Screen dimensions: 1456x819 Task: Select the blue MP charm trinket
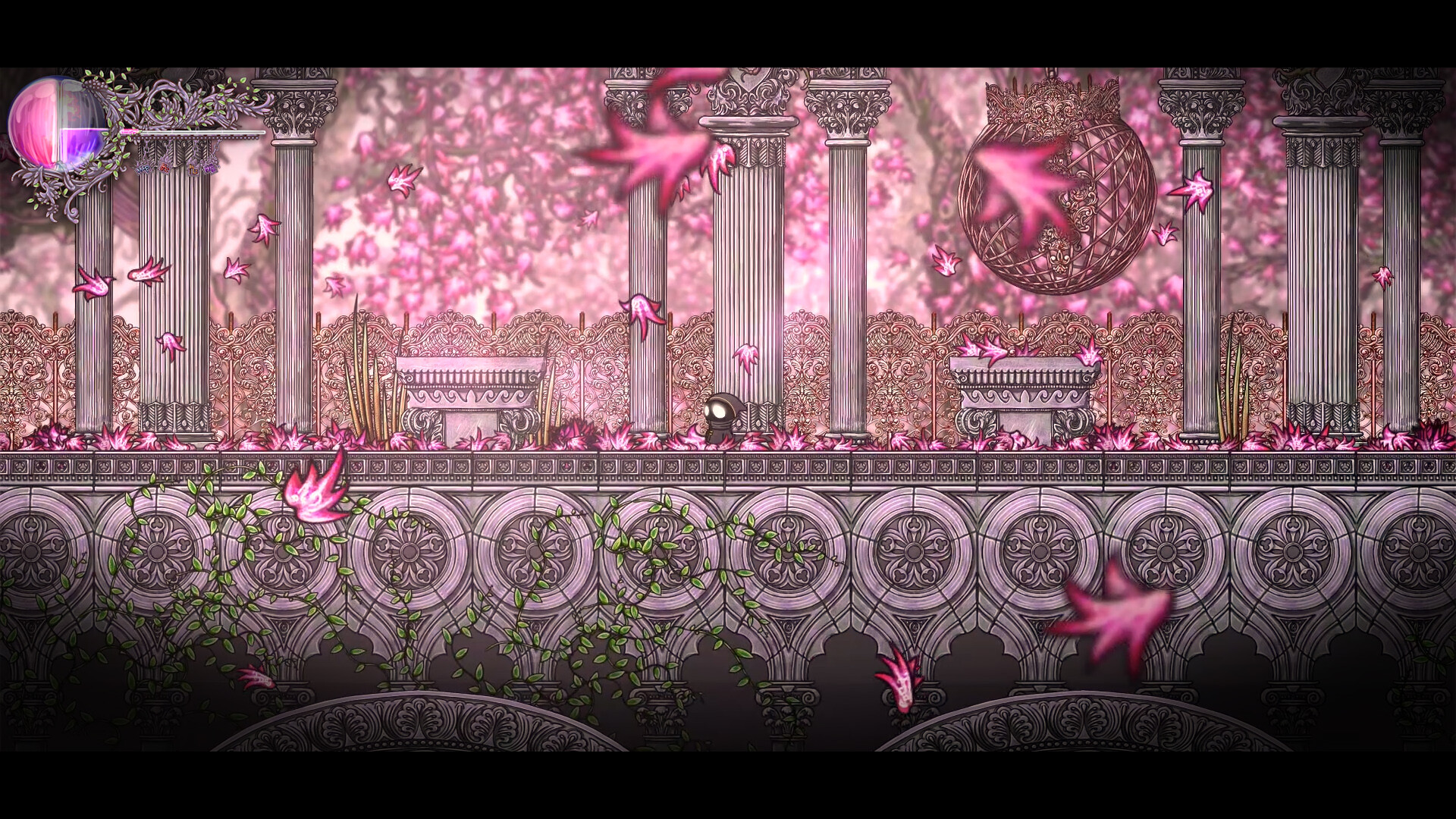click(143, 169)
